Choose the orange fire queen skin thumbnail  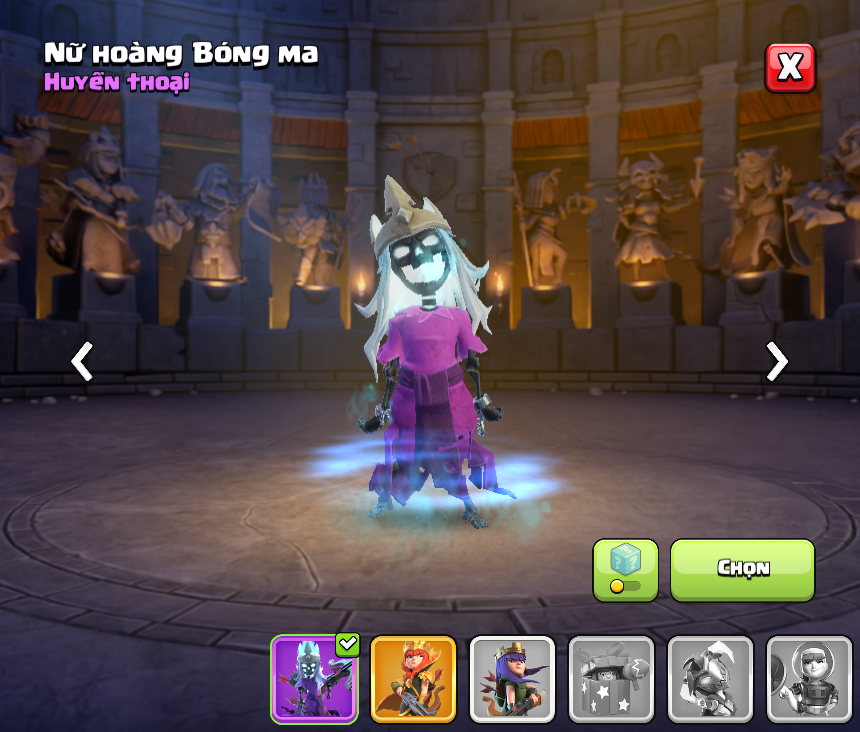click(413, 679)
